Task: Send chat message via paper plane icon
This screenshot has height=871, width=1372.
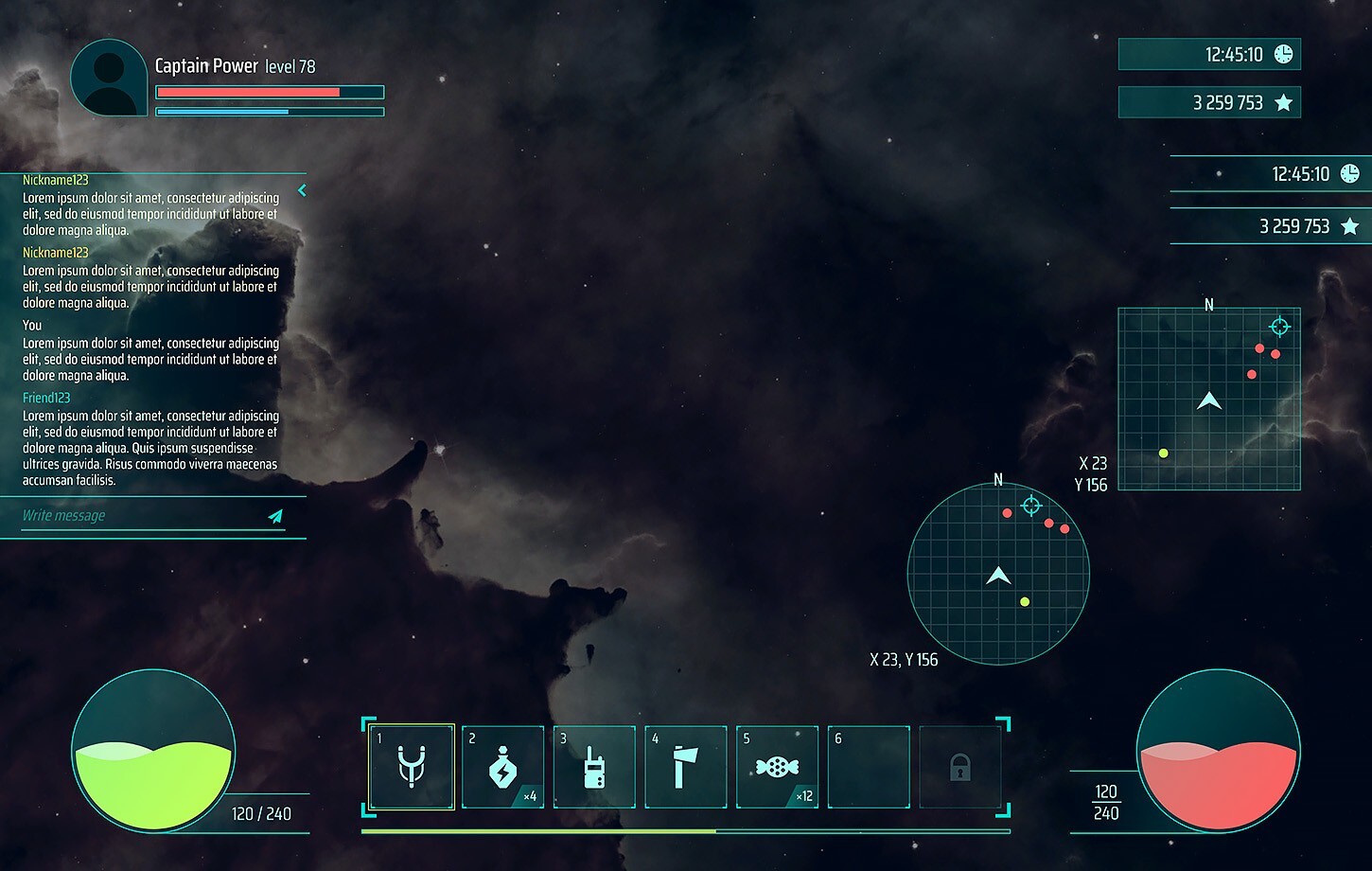Action: [275, 517]
